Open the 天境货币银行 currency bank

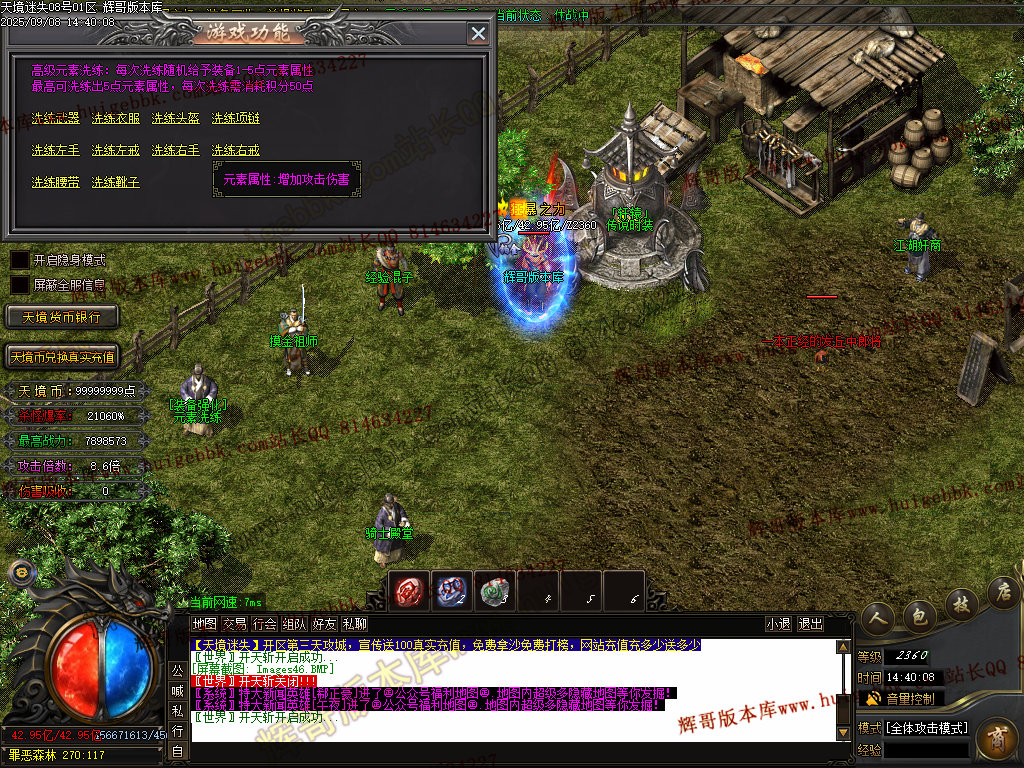coord(62,317)
